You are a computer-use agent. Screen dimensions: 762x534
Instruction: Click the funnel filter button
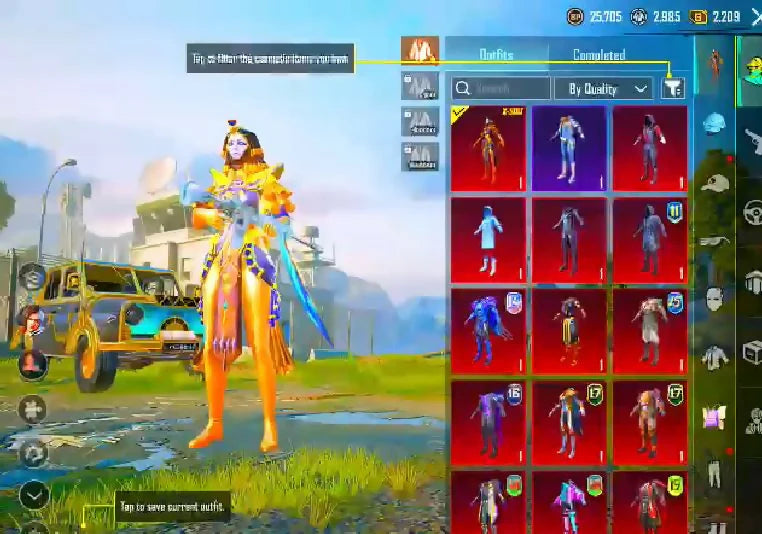[673, 88]
